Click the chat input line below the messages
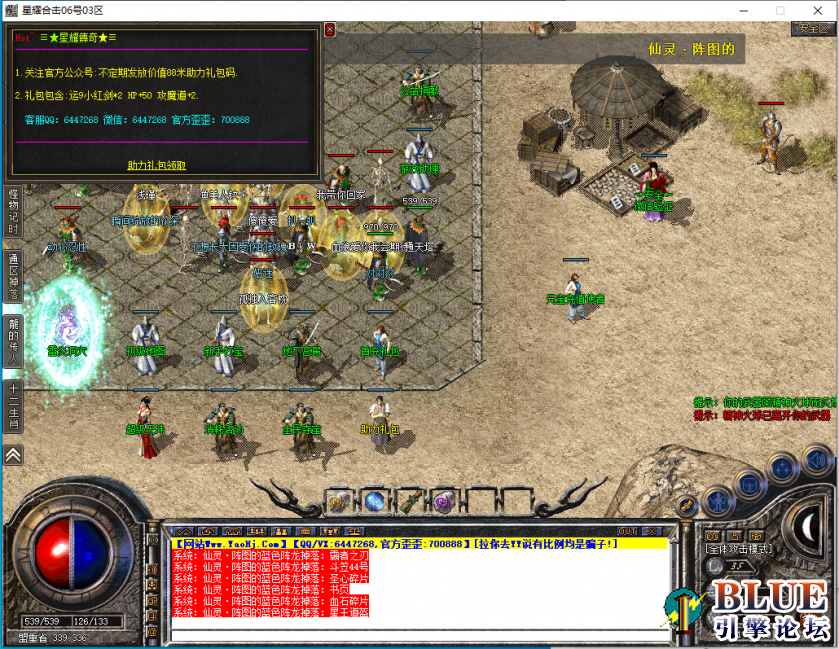Viewport: 839px width, 649px height. pyautogui.click(x=420, y=633)
